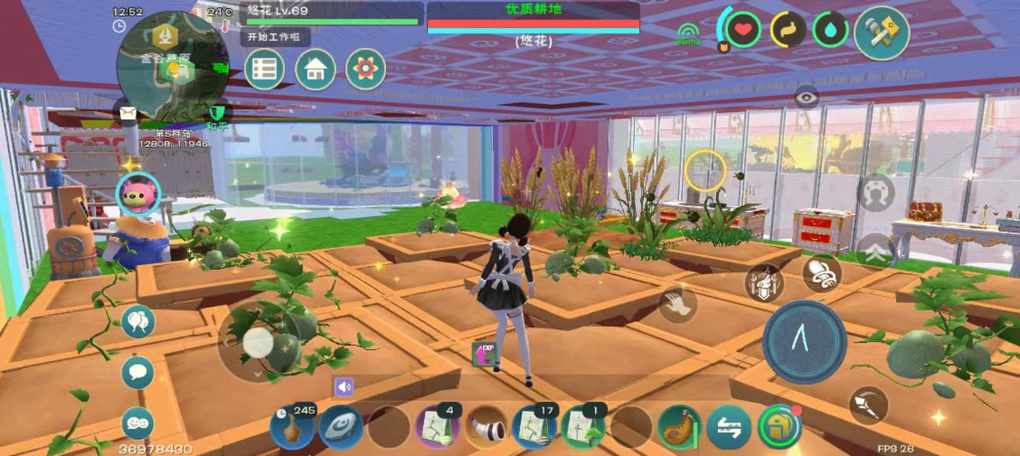Screen dimensions: 1020x456
Task: Open the green backpack button
Action: 779,427
